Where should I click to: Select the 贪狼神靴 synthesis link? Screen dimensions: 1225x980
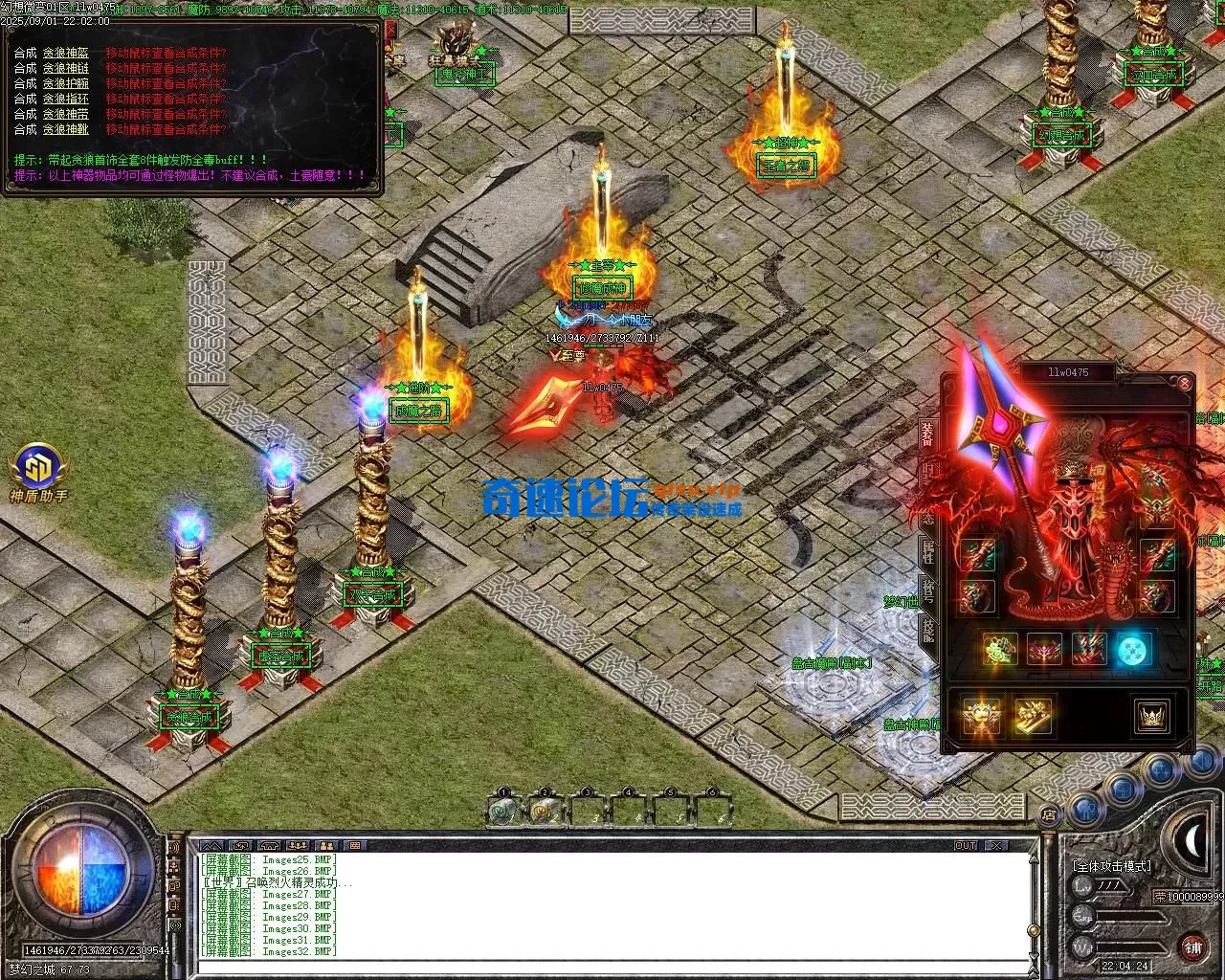pyautogui.click(x=66, y=129)
